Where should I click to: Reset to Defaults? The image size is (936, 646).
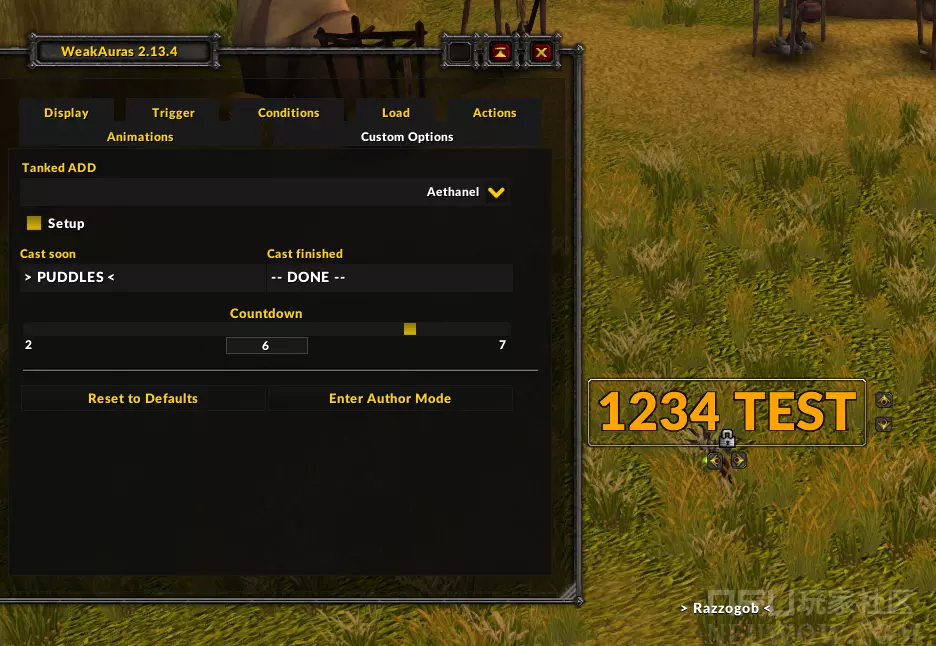click(x=143, y=398)
